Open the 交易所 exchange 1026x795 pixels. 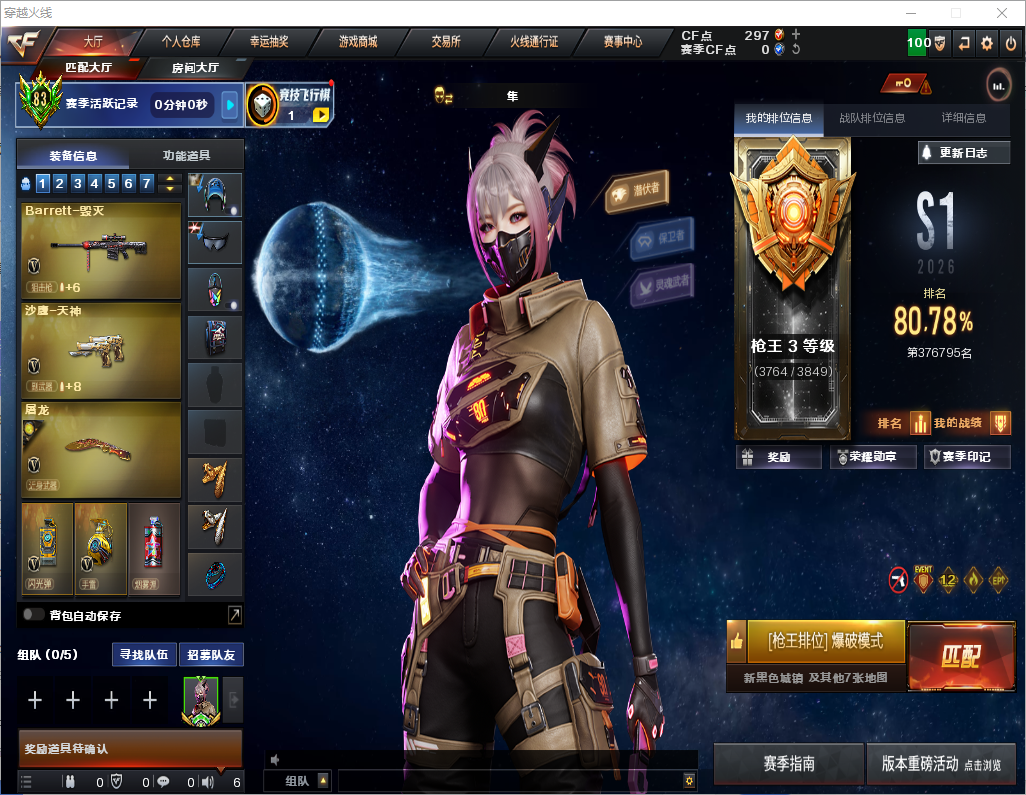[446, 42]
